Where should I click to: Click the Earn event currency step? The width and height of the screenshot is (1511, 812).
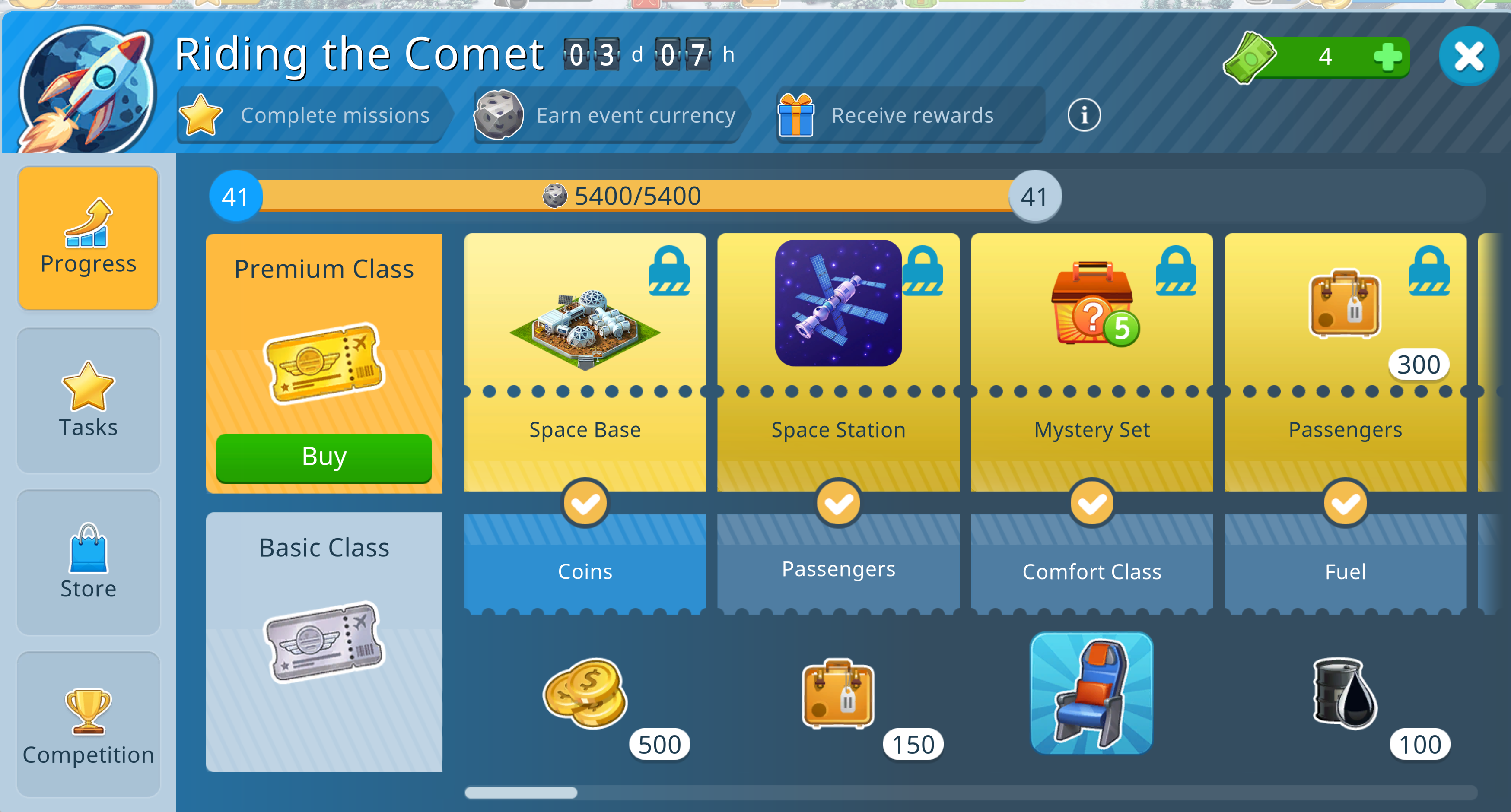click(x=608, y=115)
